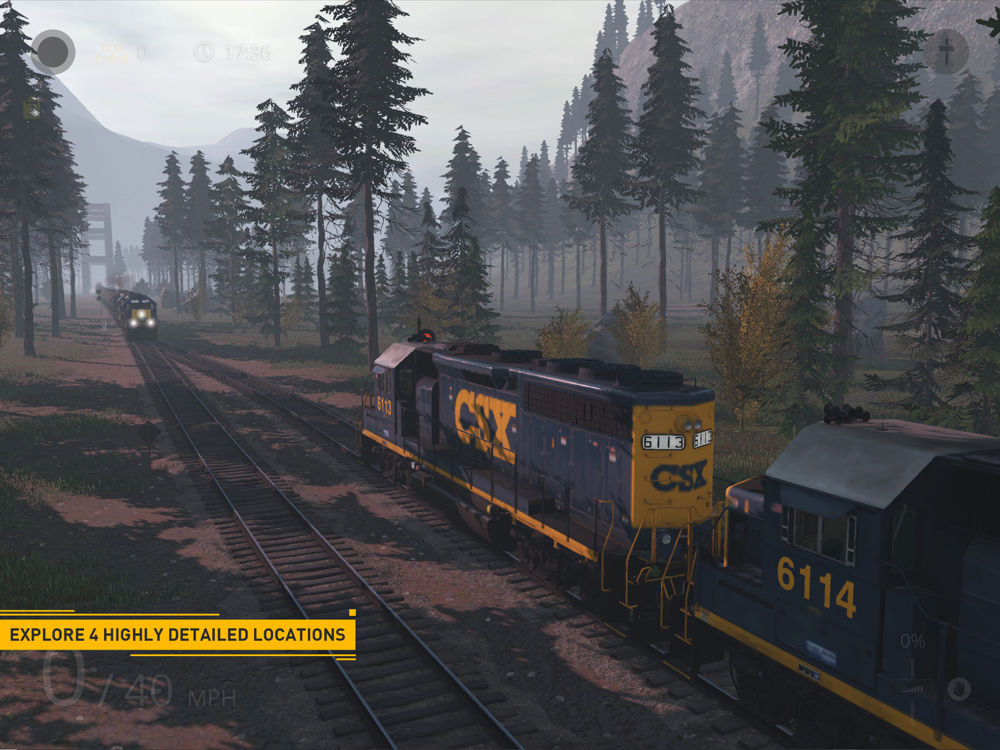Open the track junction icon button

click(x=945, y=51)
